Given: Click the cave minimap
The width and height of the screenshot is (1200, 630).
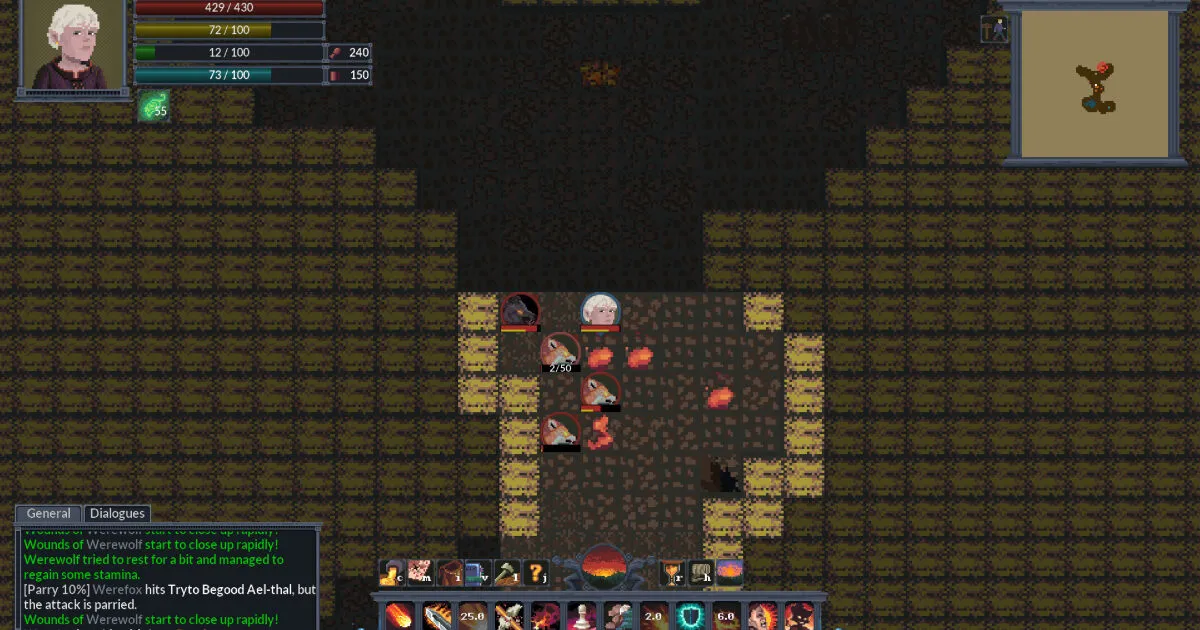Looking at the screenshot, I should [1096, 86].
